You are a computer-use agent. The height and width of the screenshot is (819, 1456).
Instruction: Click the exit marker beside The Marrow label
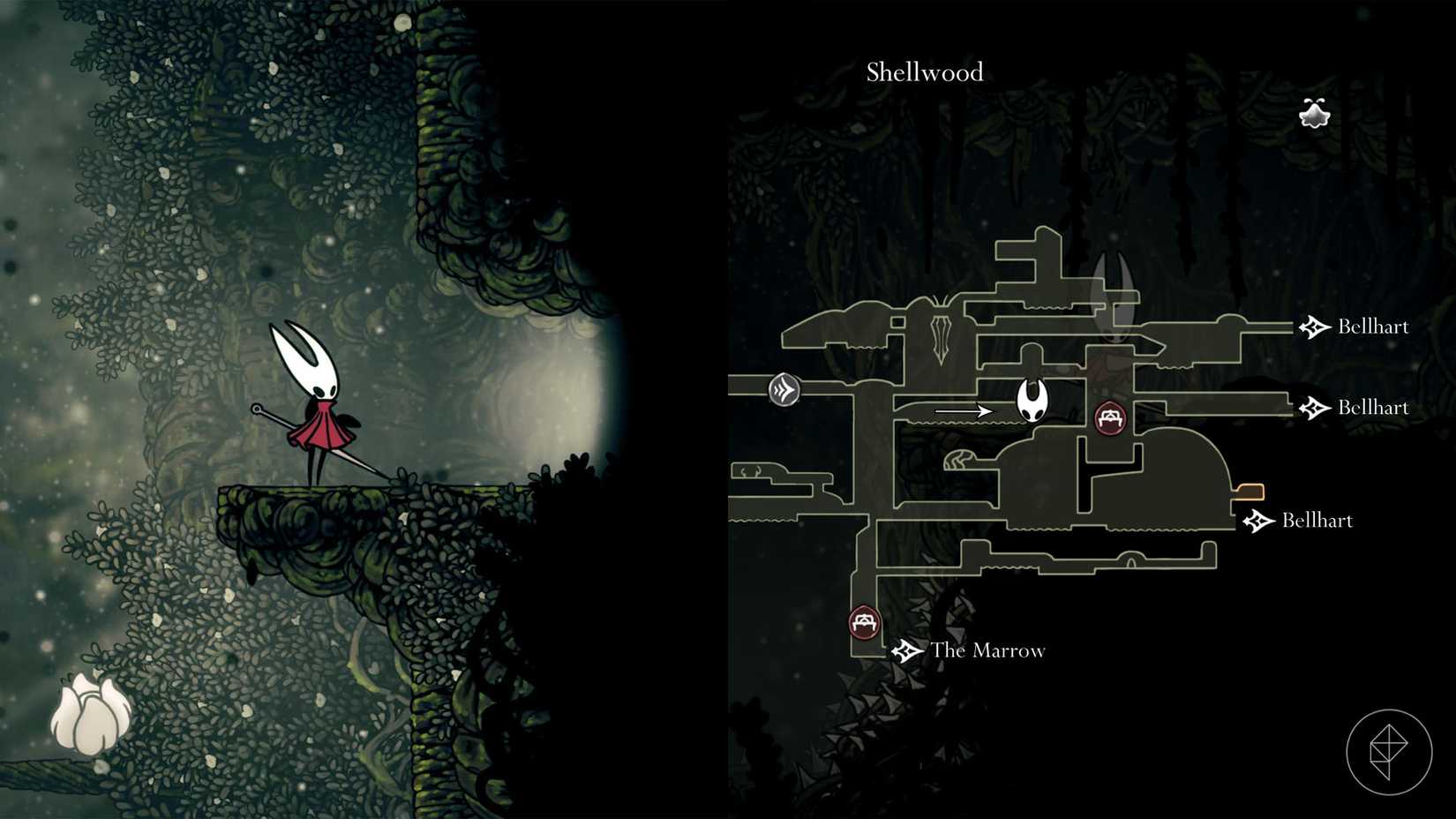pos(905,651)
